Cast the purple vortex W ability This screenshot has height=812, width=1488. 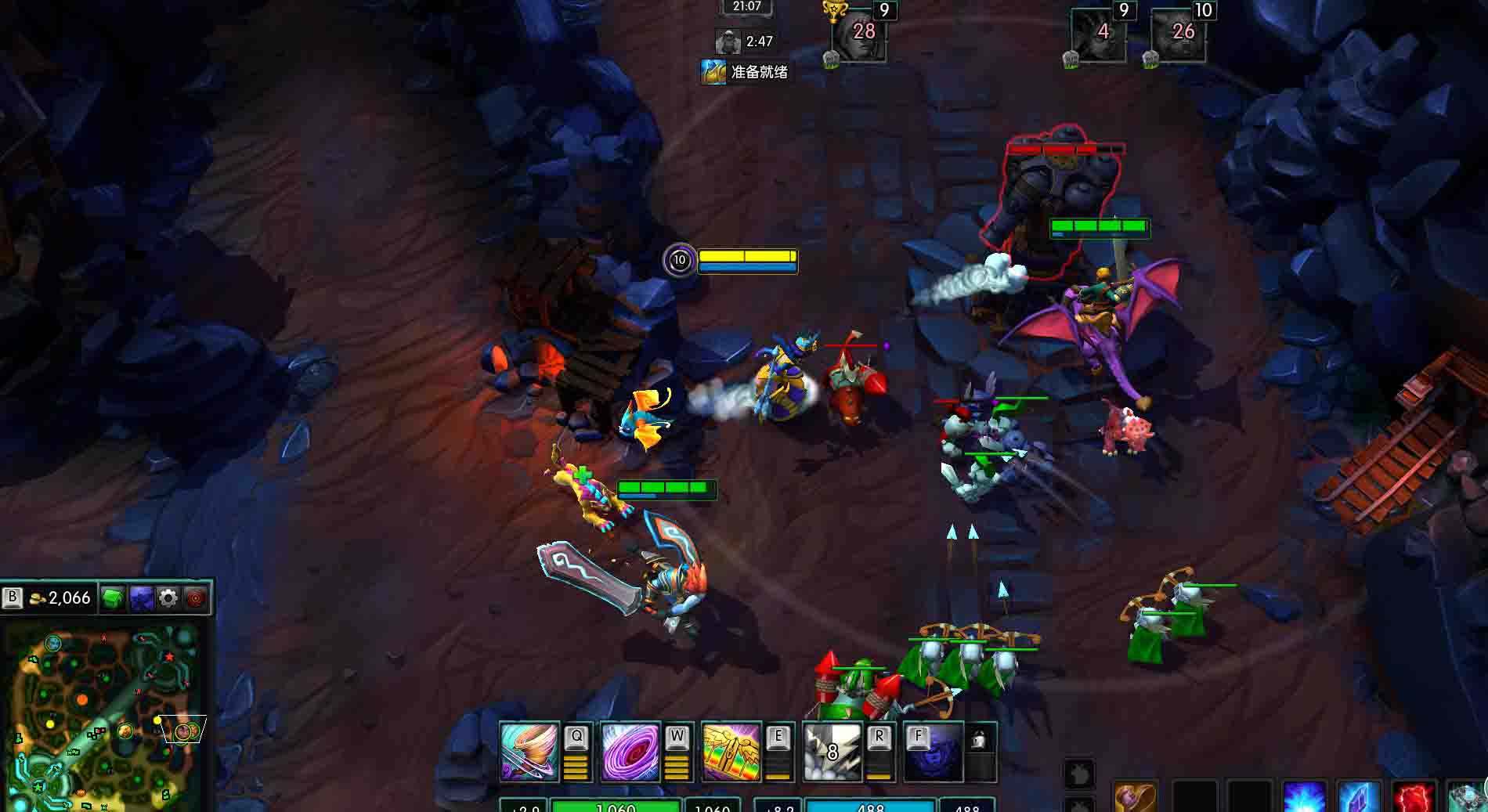pyautogui.click(x=630, y=752)
